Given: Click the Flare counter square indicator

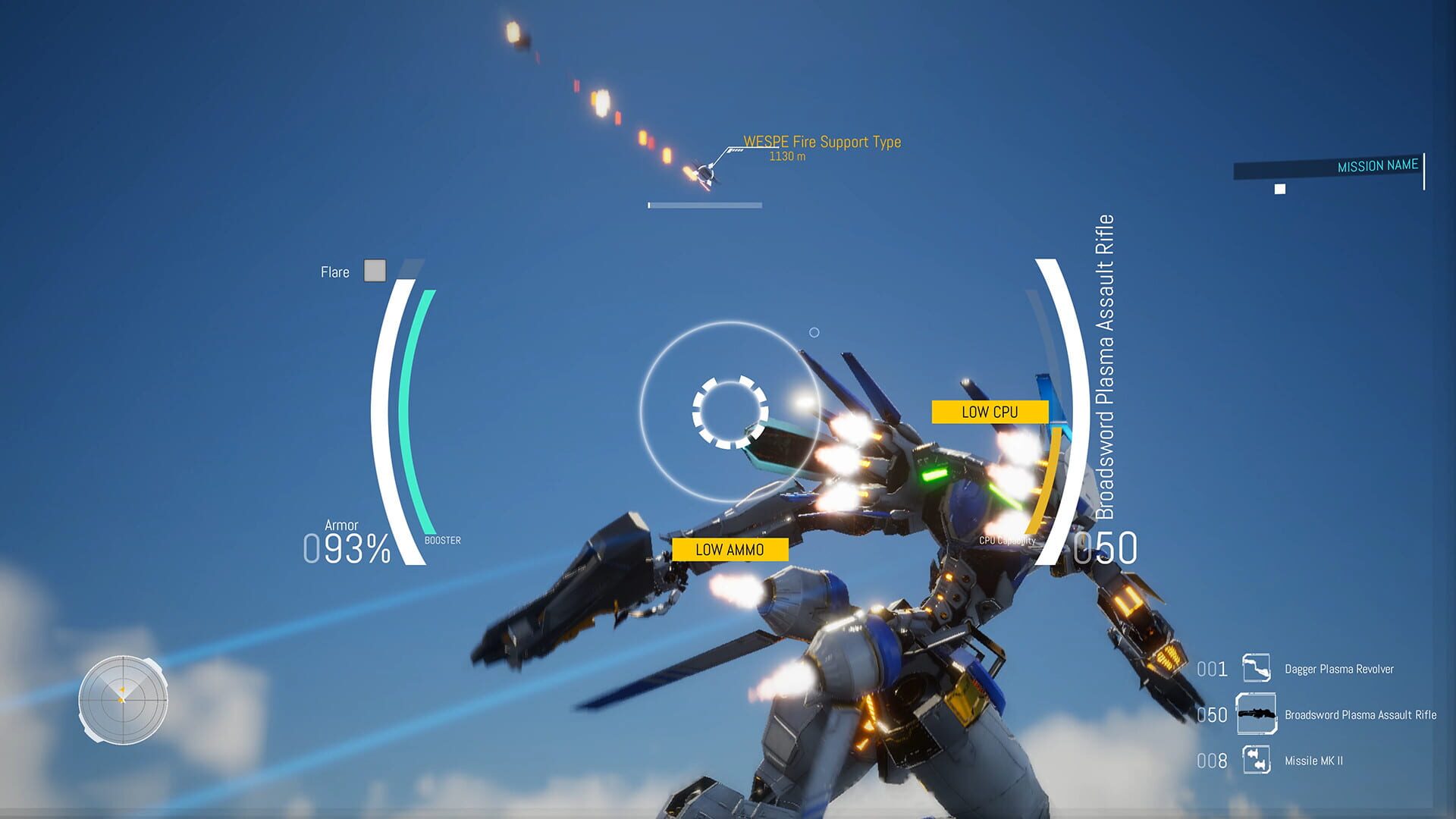Looking at the screenshot, I should click(375, 271).
